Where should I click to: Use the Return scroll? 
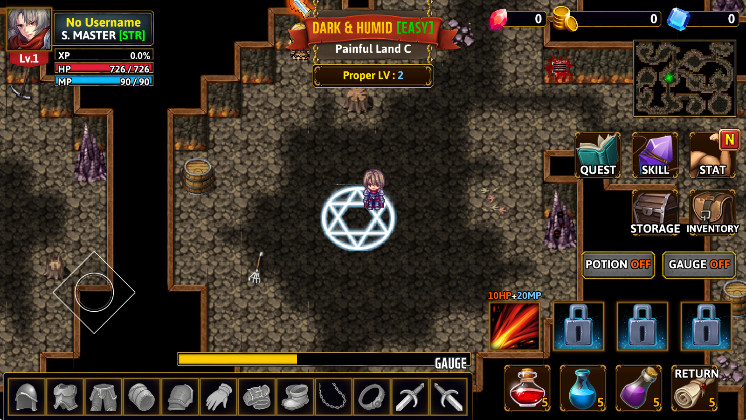[696, 387]
